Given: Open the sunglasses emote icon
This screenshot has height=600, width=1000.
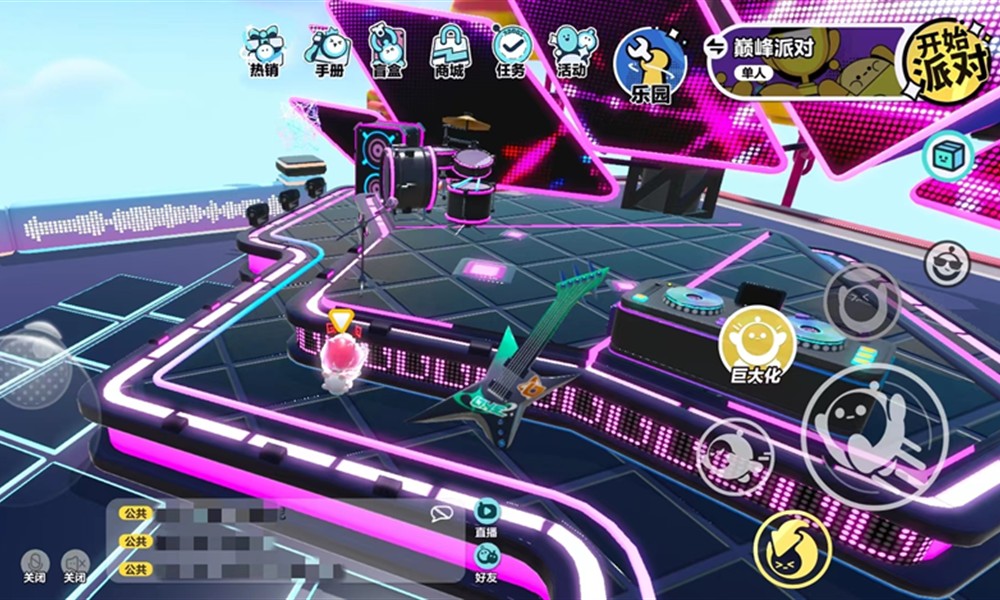Looking at the screenshot, I should pos(945,263).
